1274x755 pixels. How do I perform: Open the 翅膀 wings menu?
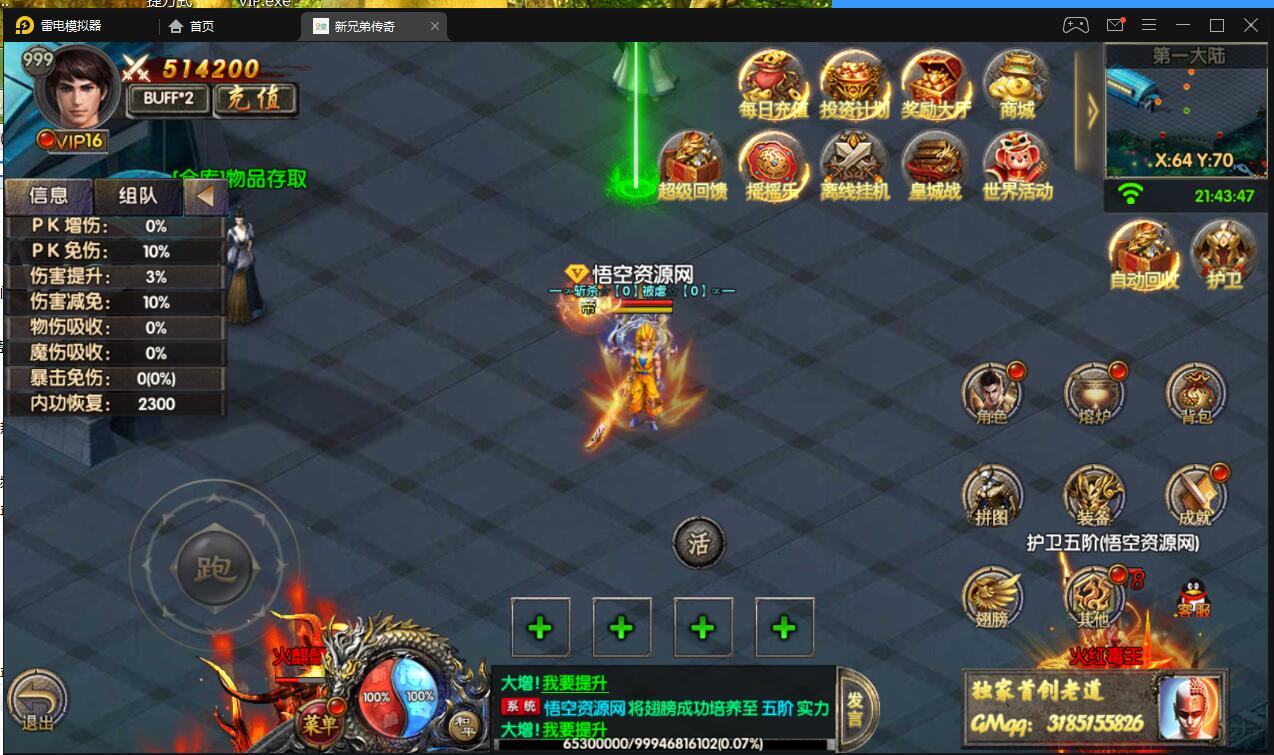(992, 596)
